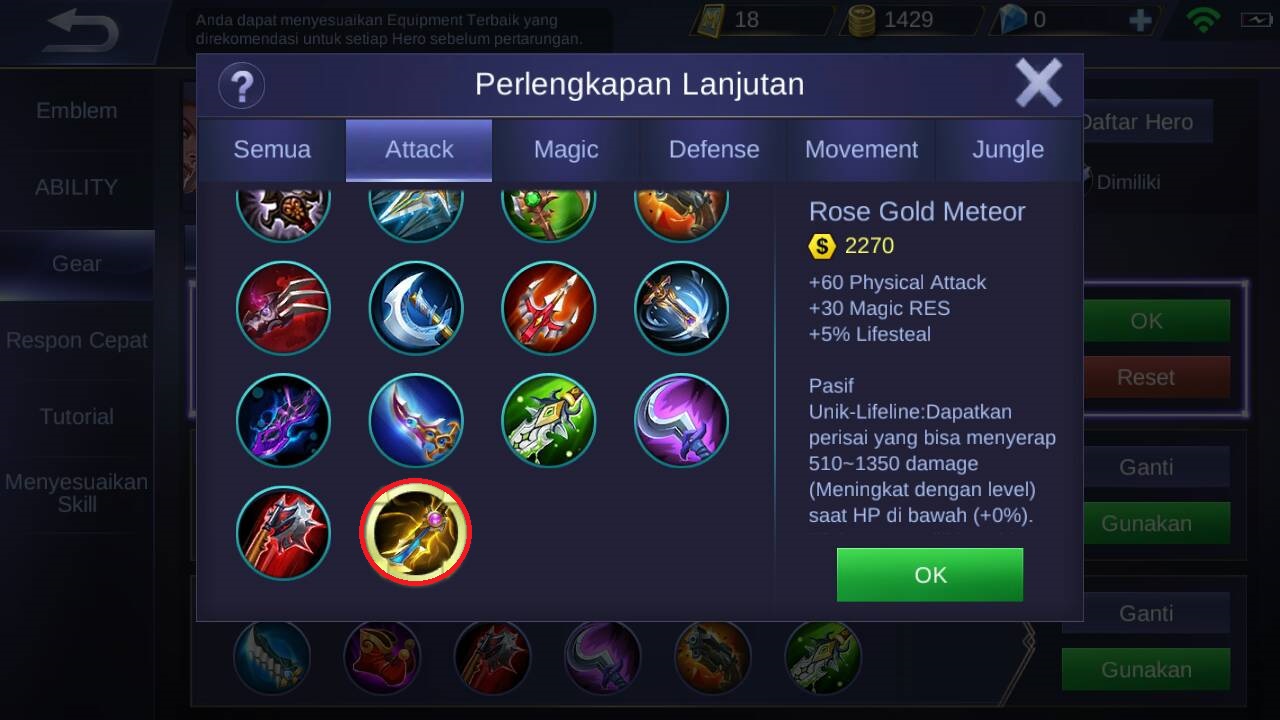Switch to the Magic tab
The image size is (1280, 720).
pos(566,150)
